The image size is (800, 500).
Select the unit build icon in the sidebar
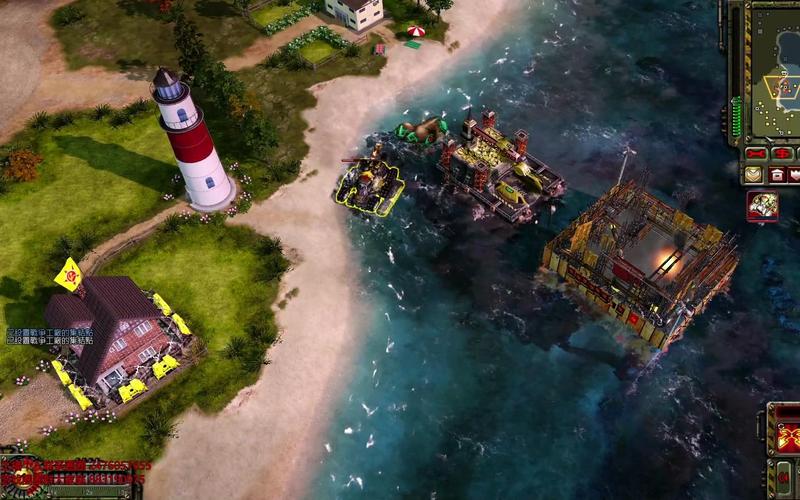click(x=762, y=205)
